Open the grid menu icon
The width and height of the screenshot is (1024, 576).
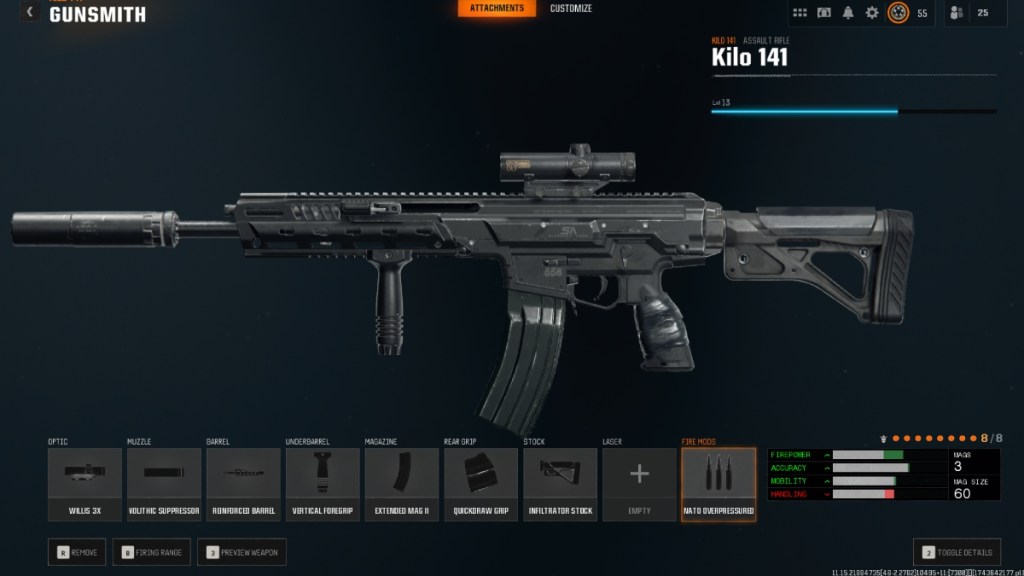[x=800, y=13]
